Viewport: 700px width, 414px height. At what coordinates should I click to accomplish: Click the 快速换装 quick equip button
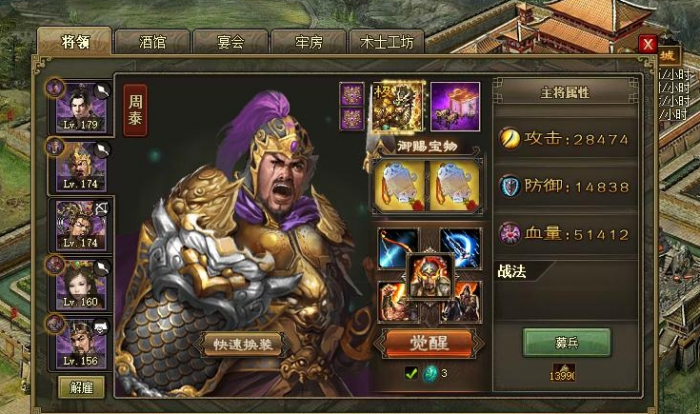tap(242, 345)
